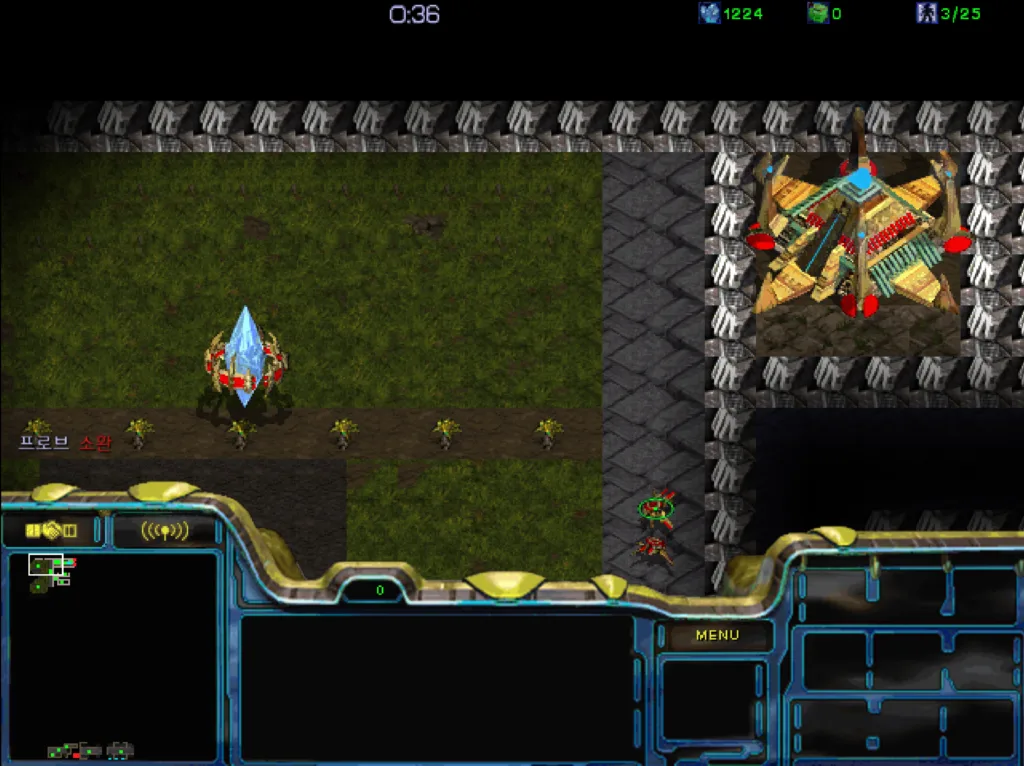
Task: Select the probe with green selection circle
Action: pyautogui.click(x=657, y=509)
